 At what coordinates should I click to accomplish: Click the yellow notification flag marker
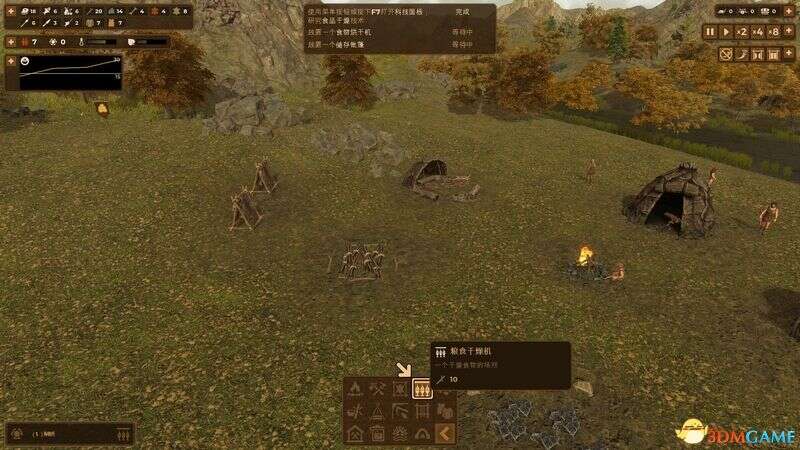coord(102,108)
